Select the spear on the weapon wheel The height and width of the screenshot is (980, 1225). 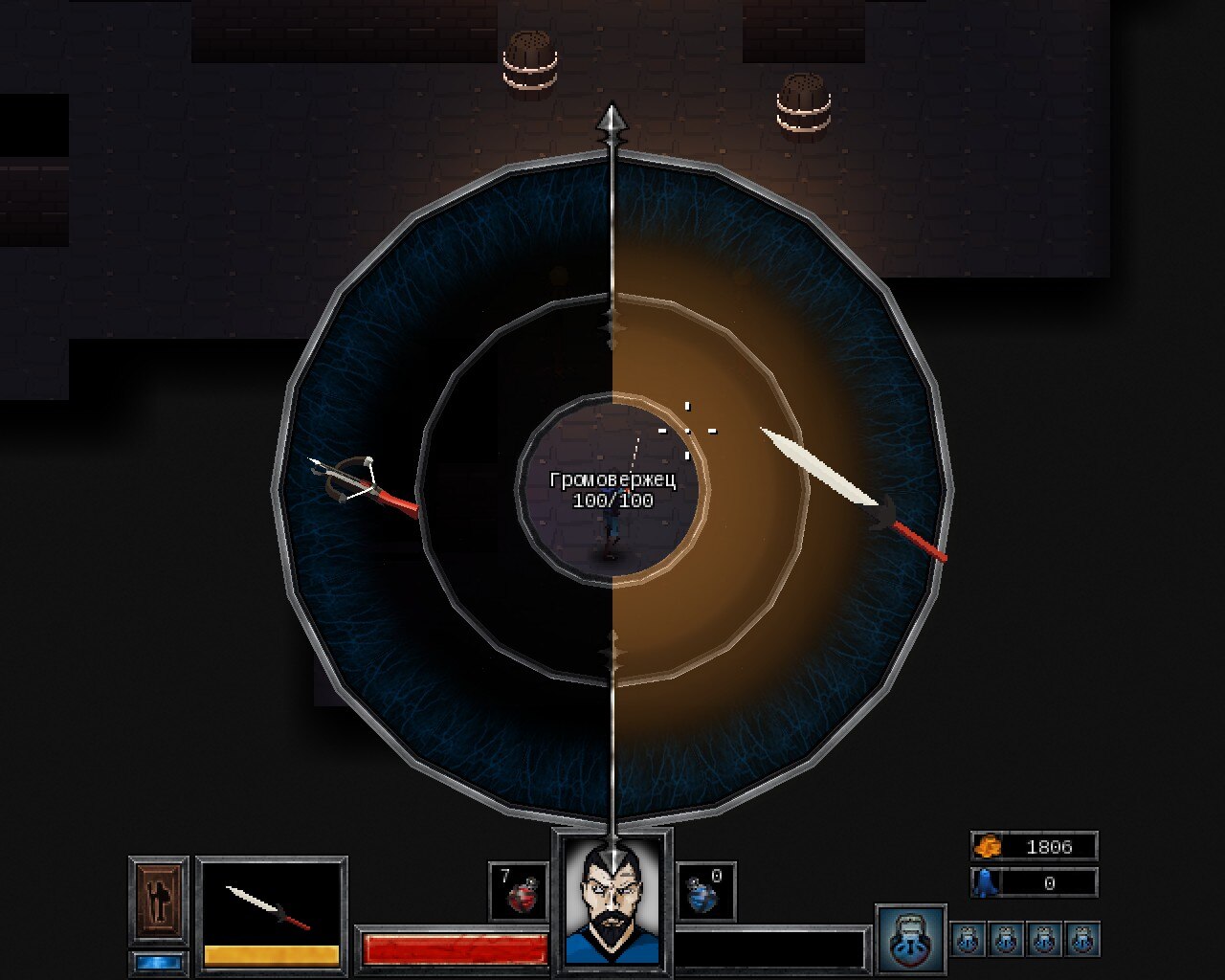(x=850, y=492)
